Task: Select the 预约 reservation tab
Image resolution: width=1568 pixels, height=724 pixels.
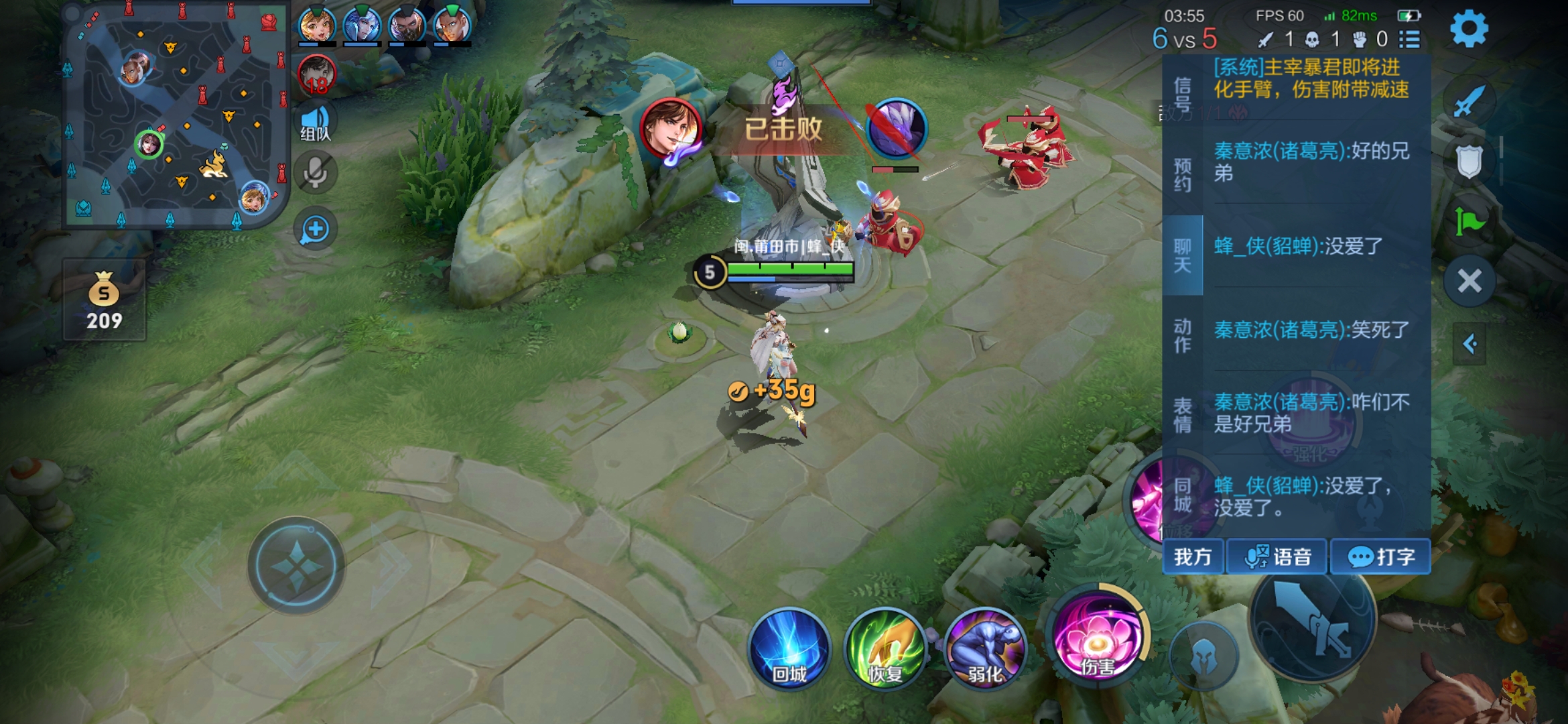Action: pos(1183,174)
